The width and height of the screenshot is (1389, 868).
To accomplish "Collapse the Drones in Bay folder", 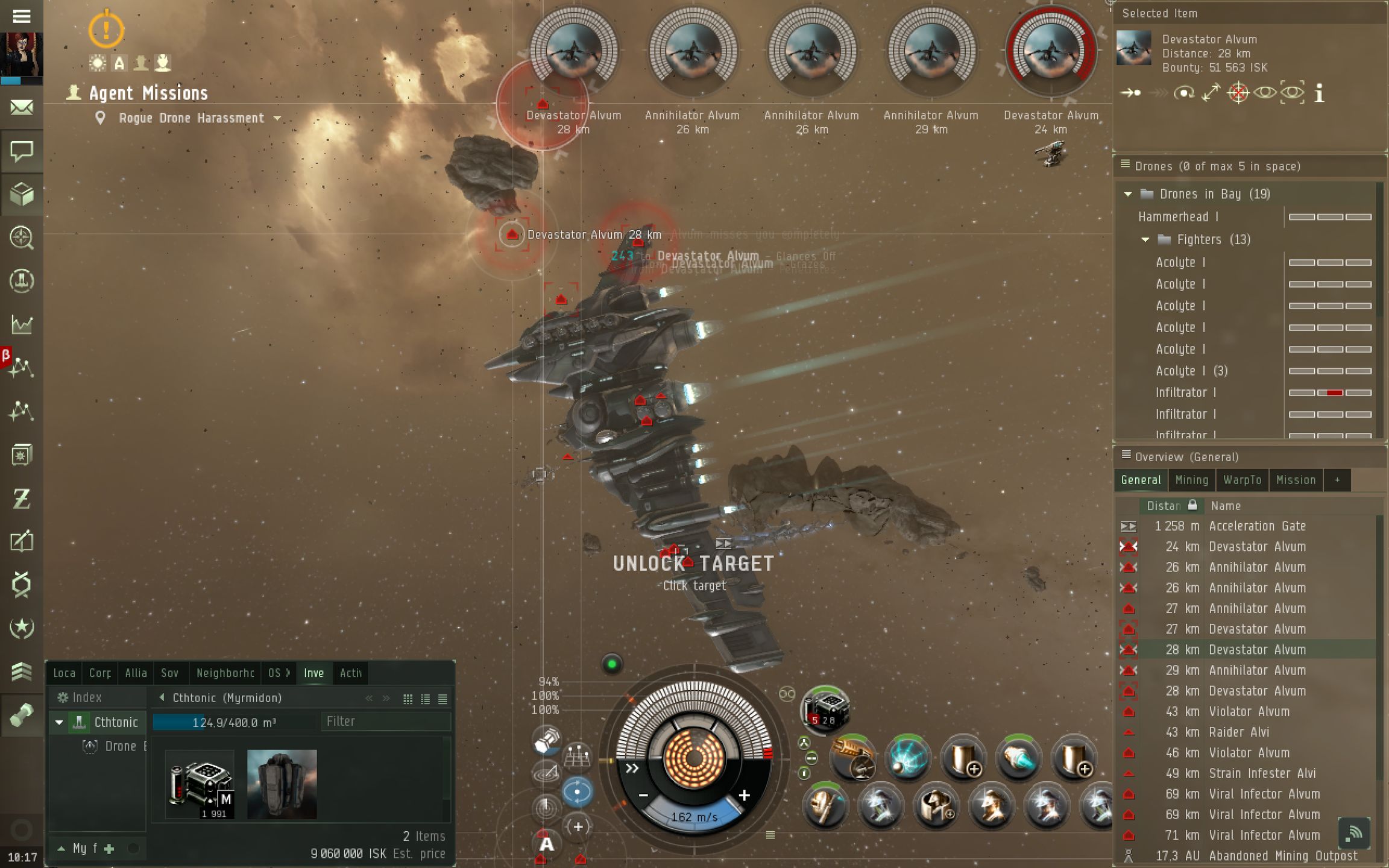I will (x=1128, y=194).
